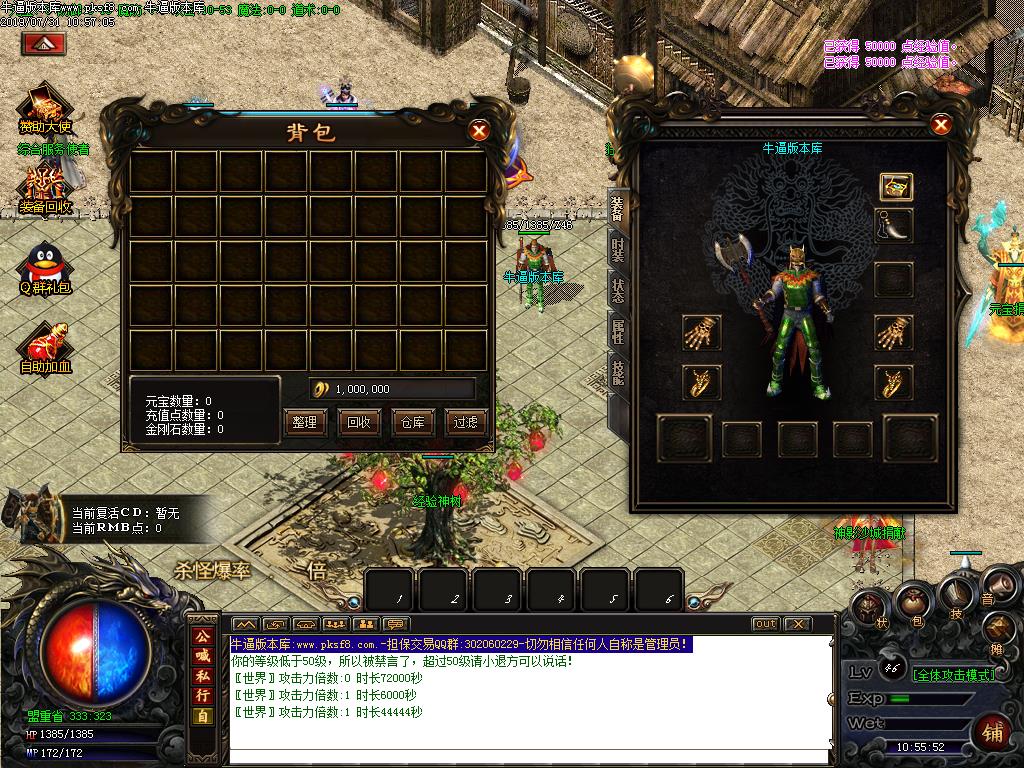Click the chat window's out button

pos(765,624)
